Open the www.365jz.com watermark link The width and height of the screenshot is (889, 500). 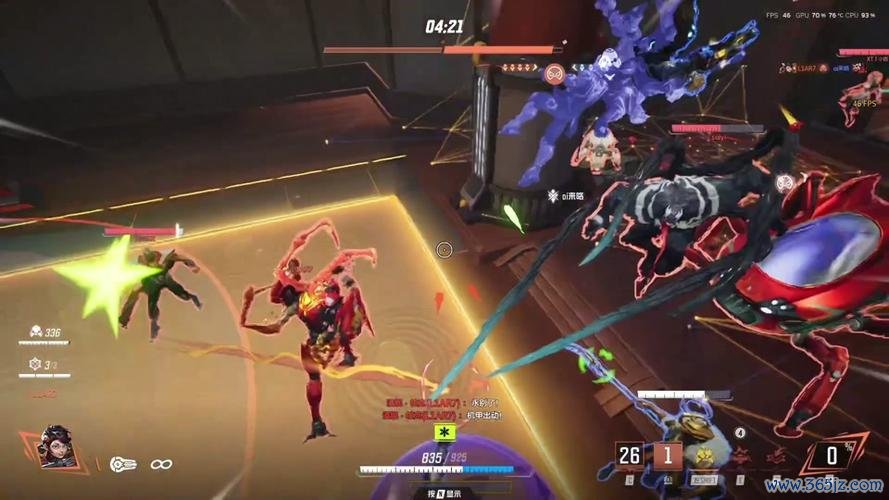coord(822,486)
